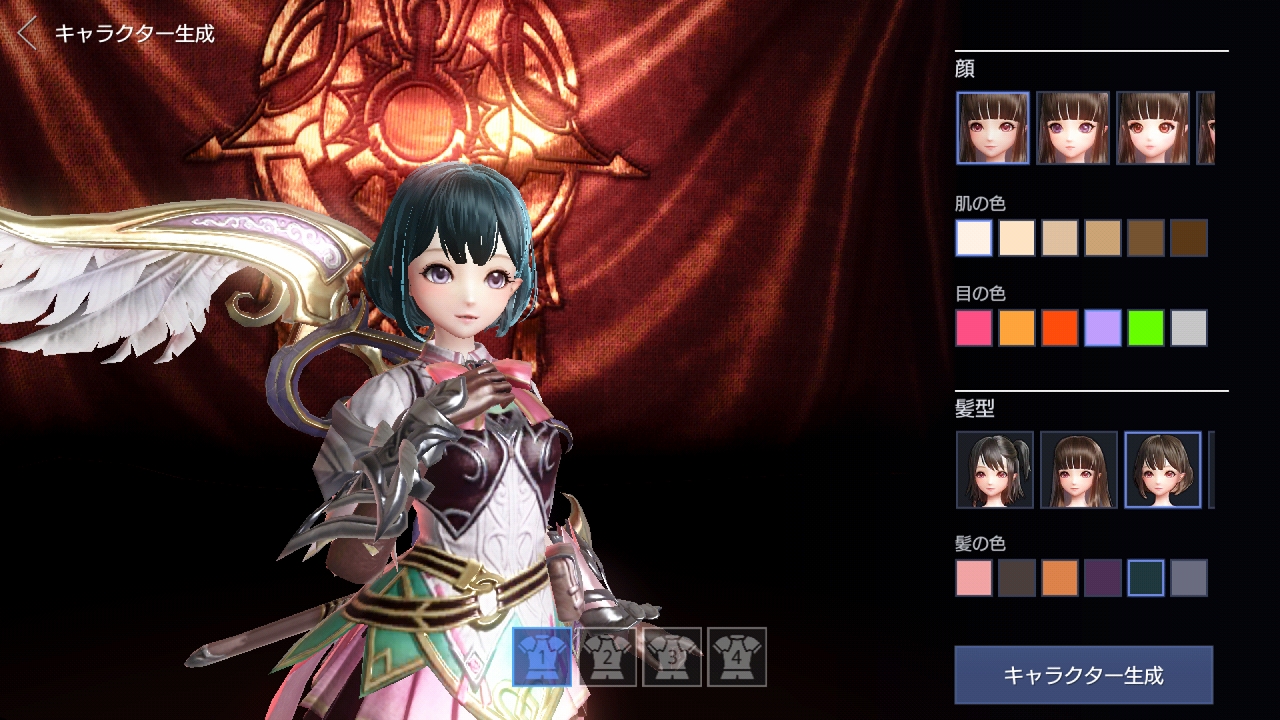Go back using the top-left arrow
The width and height of the screenshot is (1280, 720).
tap(28, 33)
